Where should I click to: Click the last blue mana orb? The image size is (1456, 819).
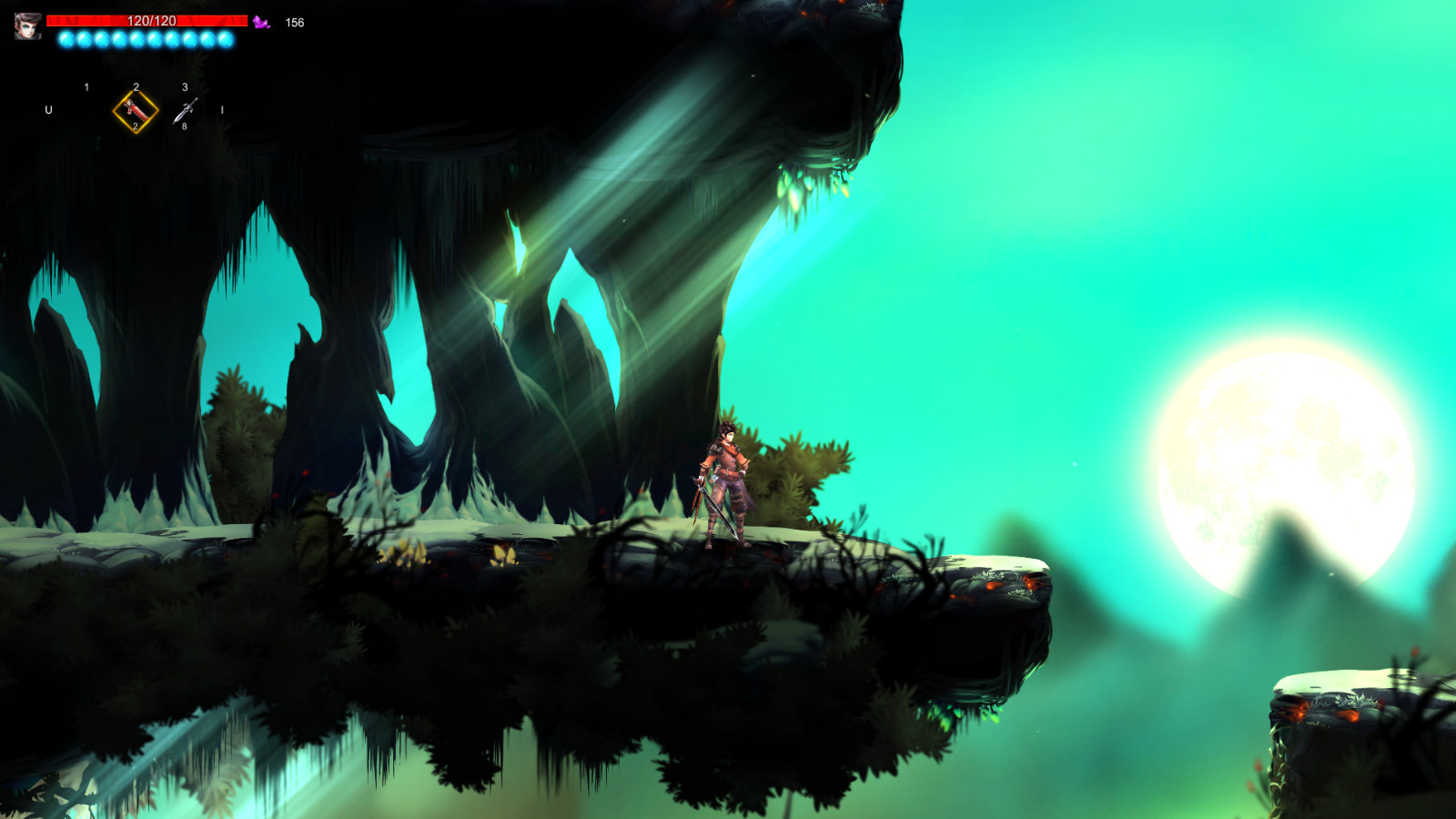tap(226, 39)
